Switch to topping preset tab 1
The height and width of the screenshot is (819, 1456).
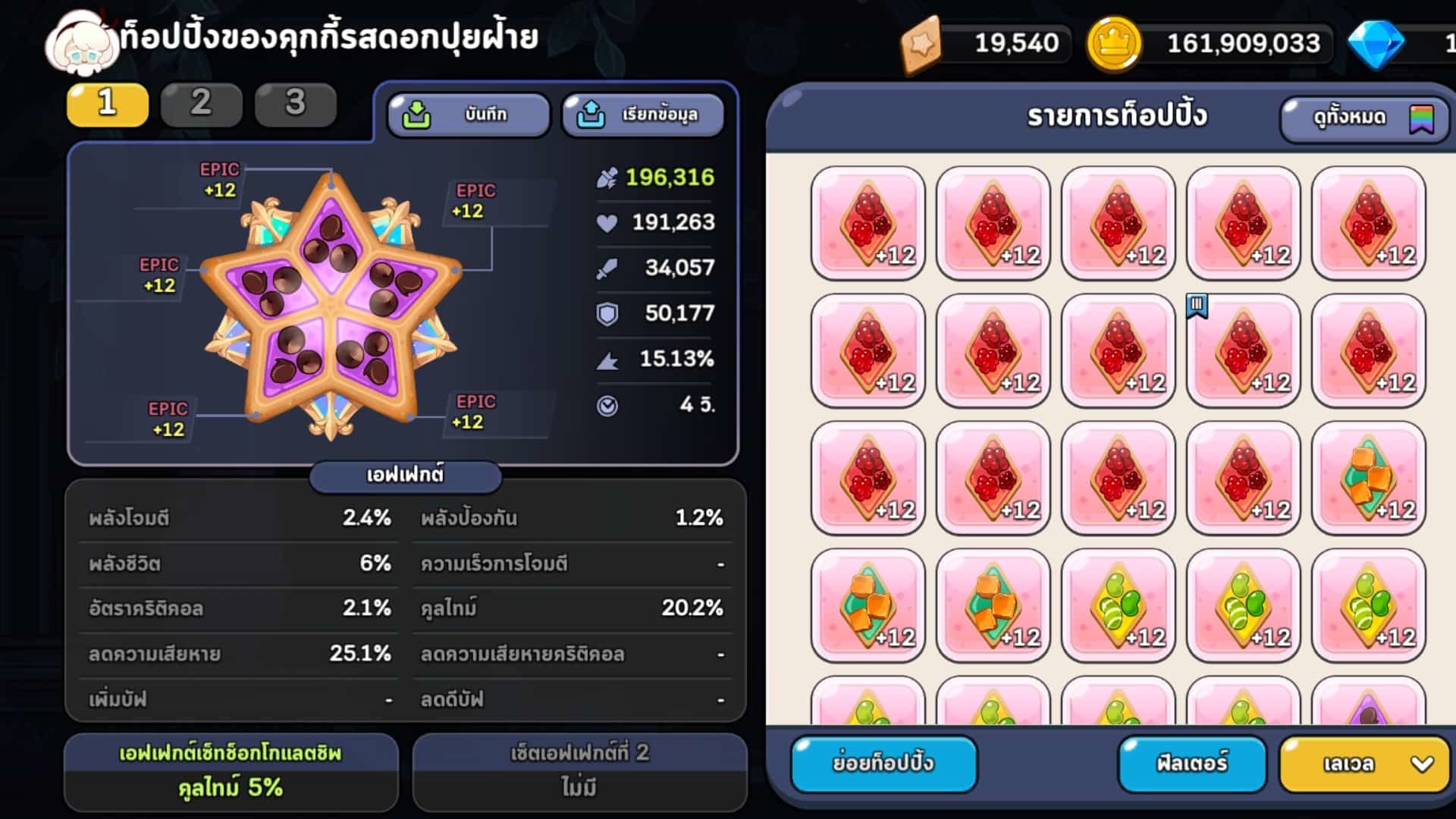tap(107, 104)
